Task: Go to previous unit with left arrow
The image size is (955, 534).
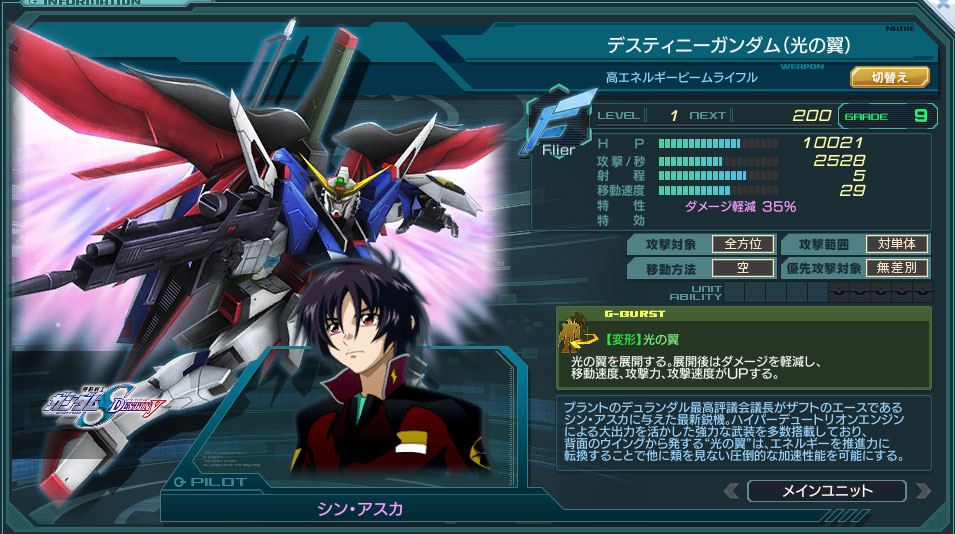Action: point(731,491)
